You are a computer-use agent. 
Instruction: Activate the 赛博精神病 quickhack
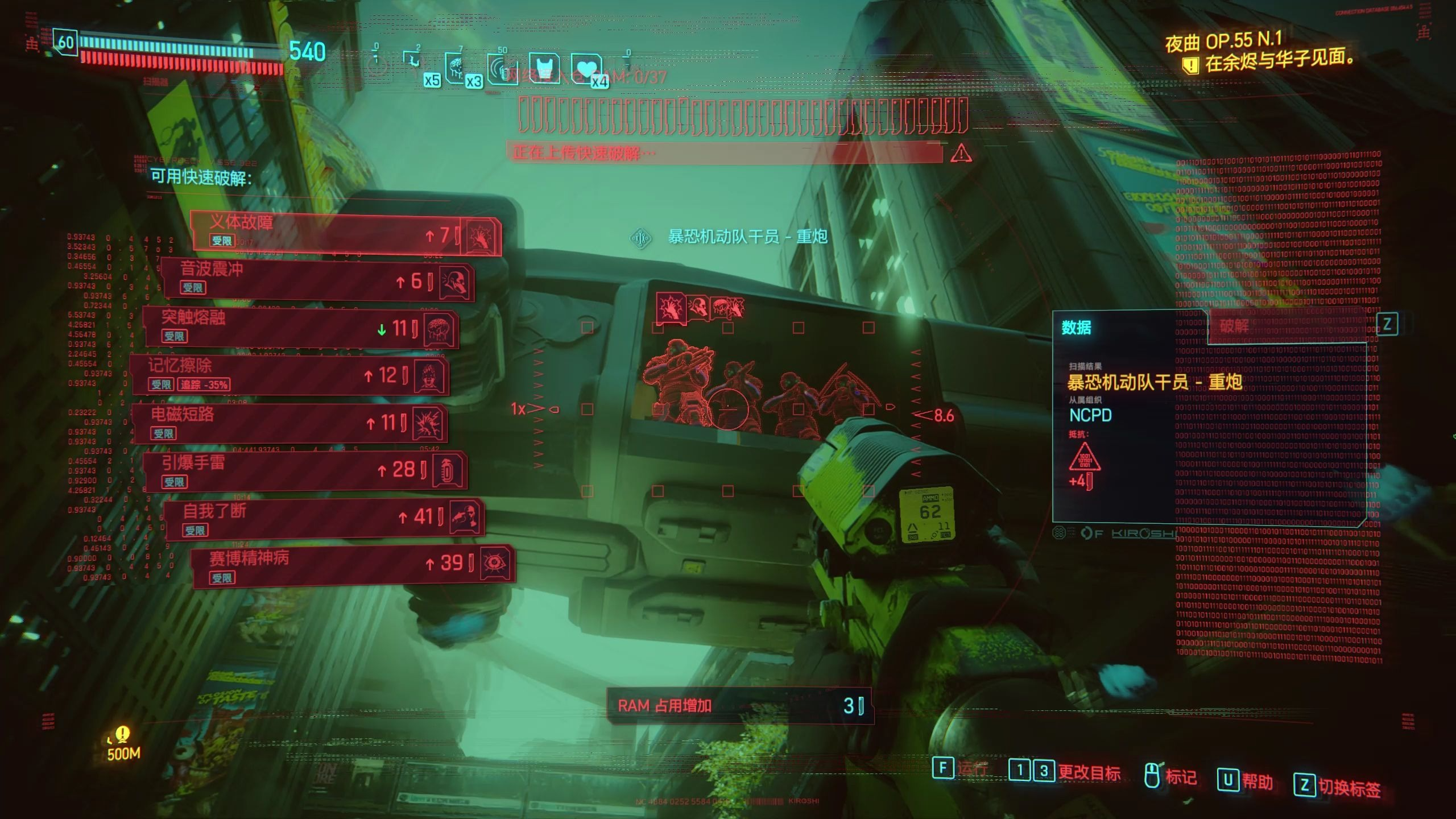[354, 564]
